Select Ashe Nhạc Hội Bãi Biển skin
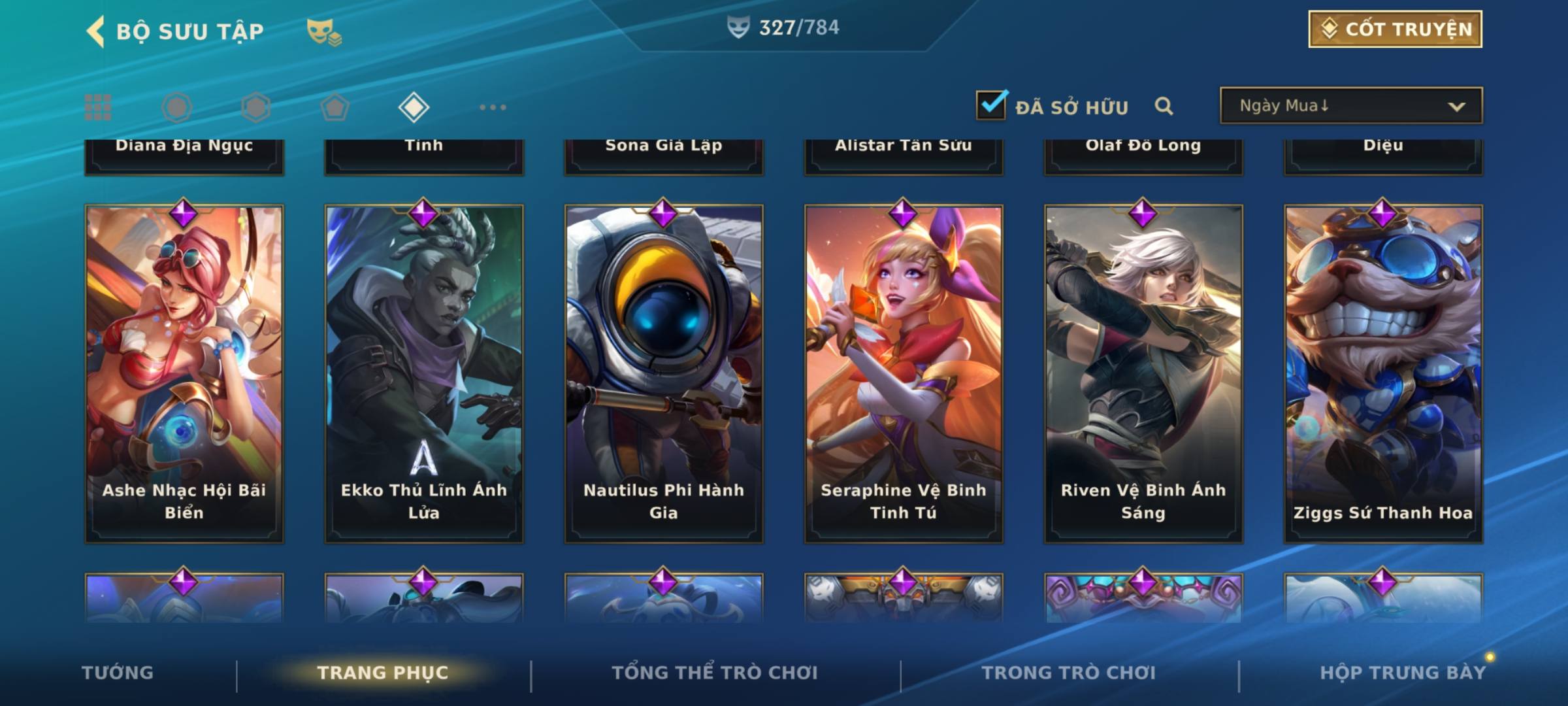Image resolution: width=1568 pixels, height=706 pixels. (184, 374)
